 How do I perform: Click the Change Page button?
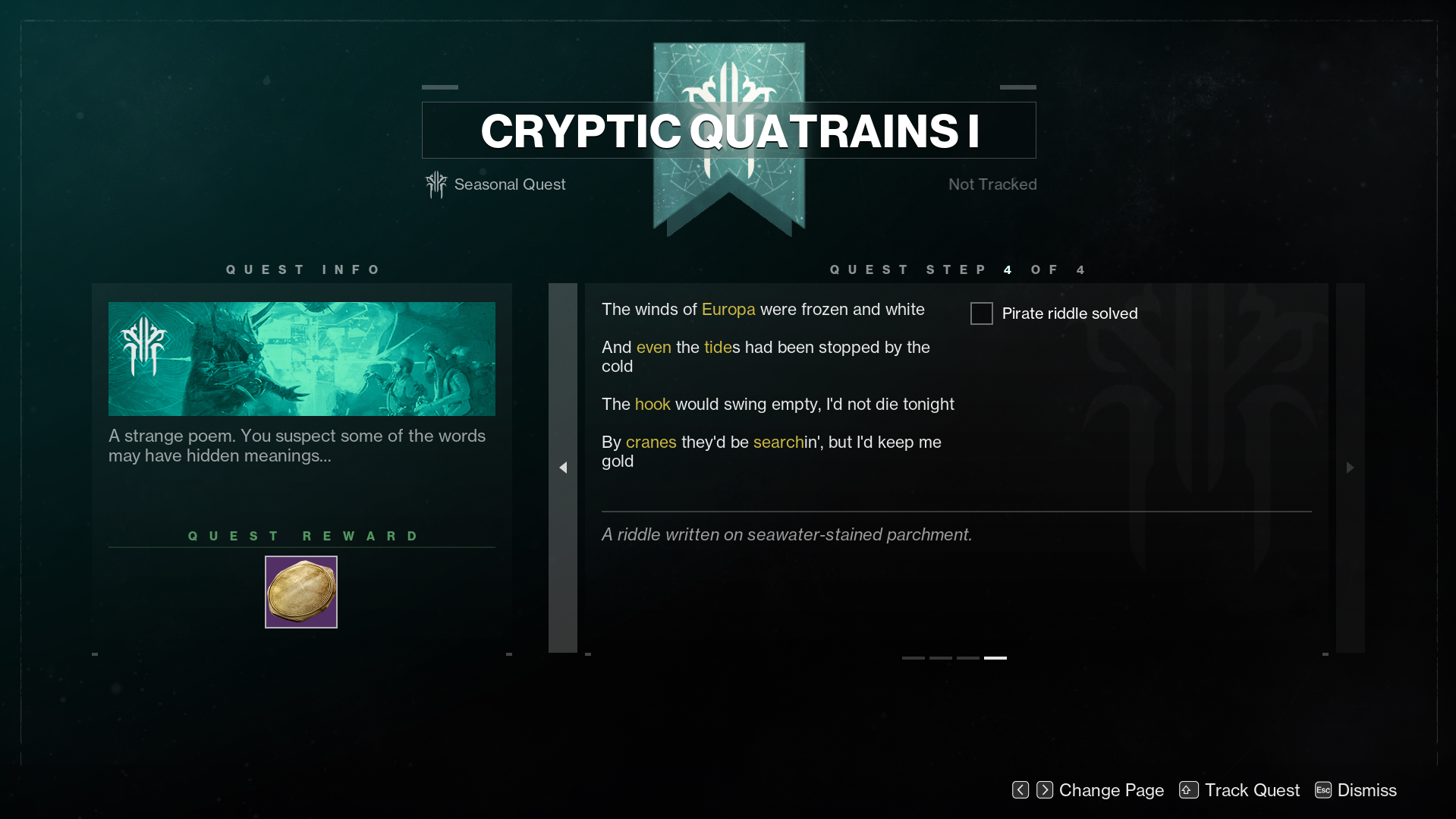click(1112, 789)
